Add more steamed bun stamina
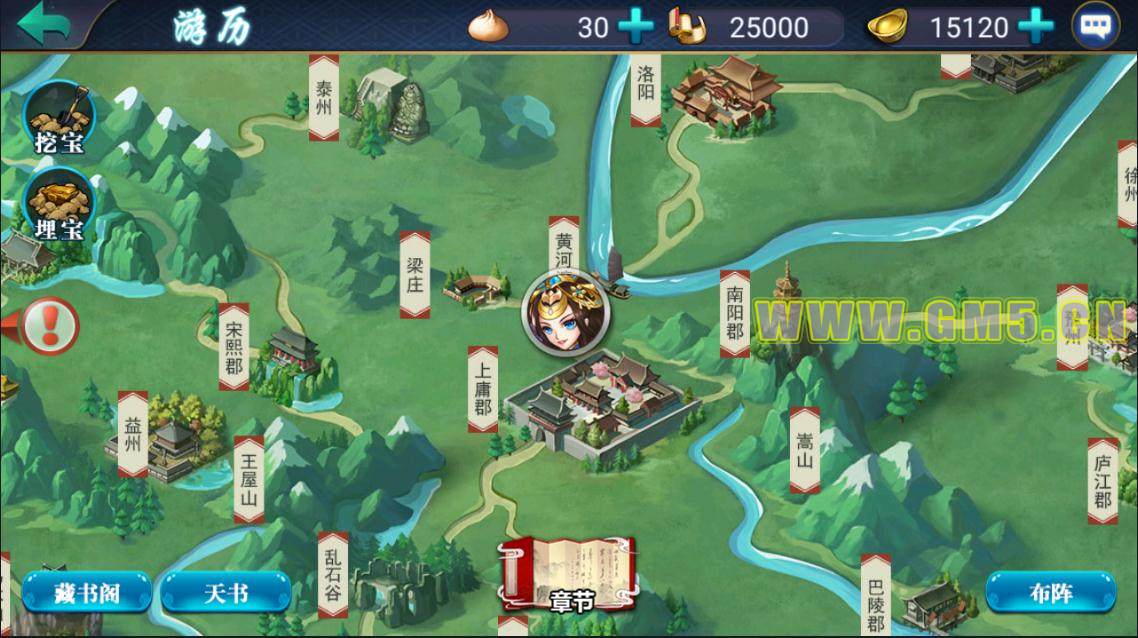The width and height of the screenshot is (1138, 638). (x=635, y=26)
